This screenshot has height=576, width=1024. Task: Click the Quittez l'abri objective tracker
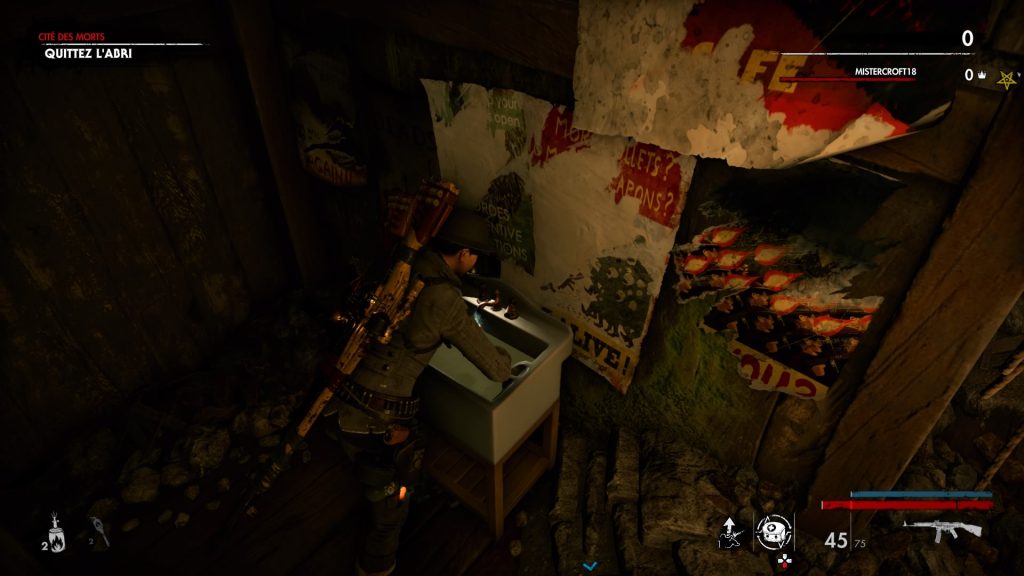pyautogui.click(x=88, y=53)
